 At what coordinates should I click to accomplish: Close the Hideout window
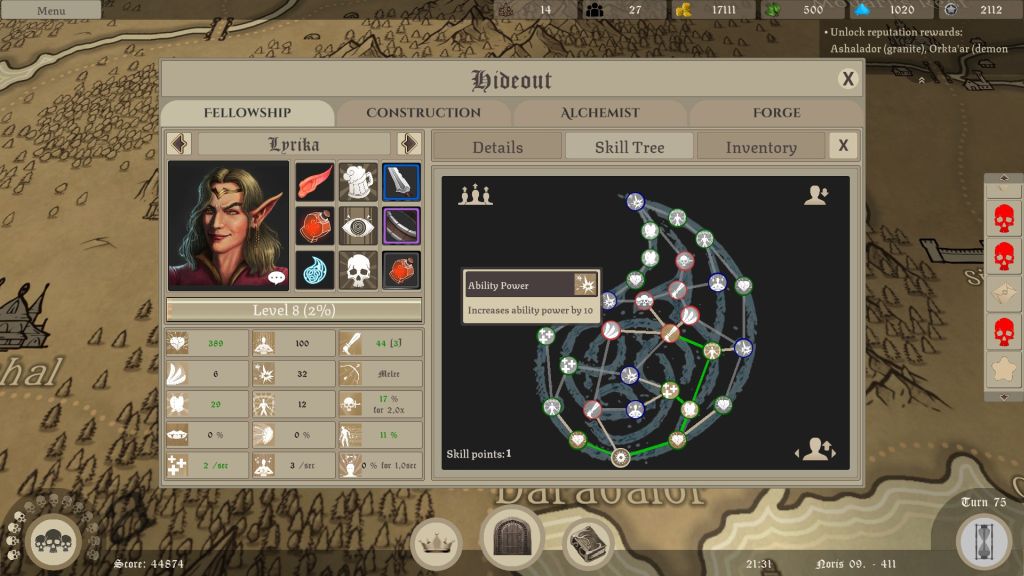[x=848, y=79]
